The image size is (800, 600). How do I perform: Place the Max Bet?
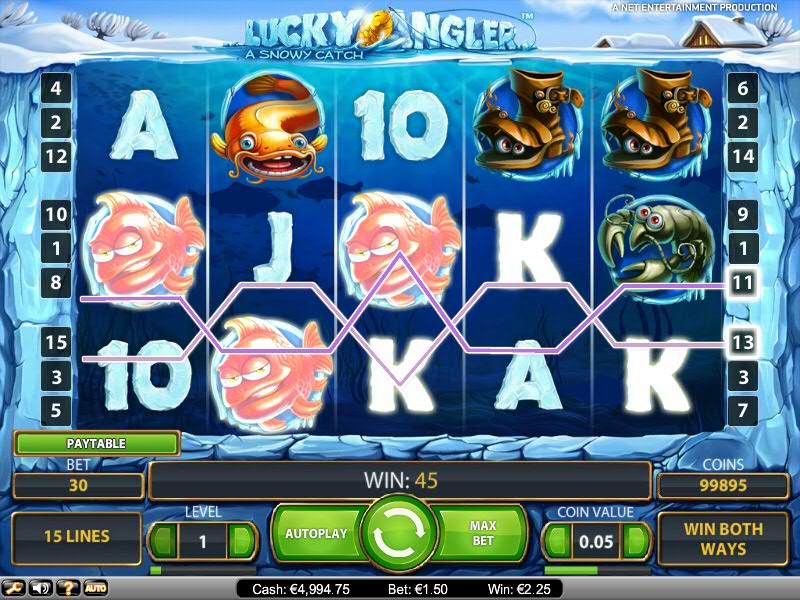pos(483,533)
